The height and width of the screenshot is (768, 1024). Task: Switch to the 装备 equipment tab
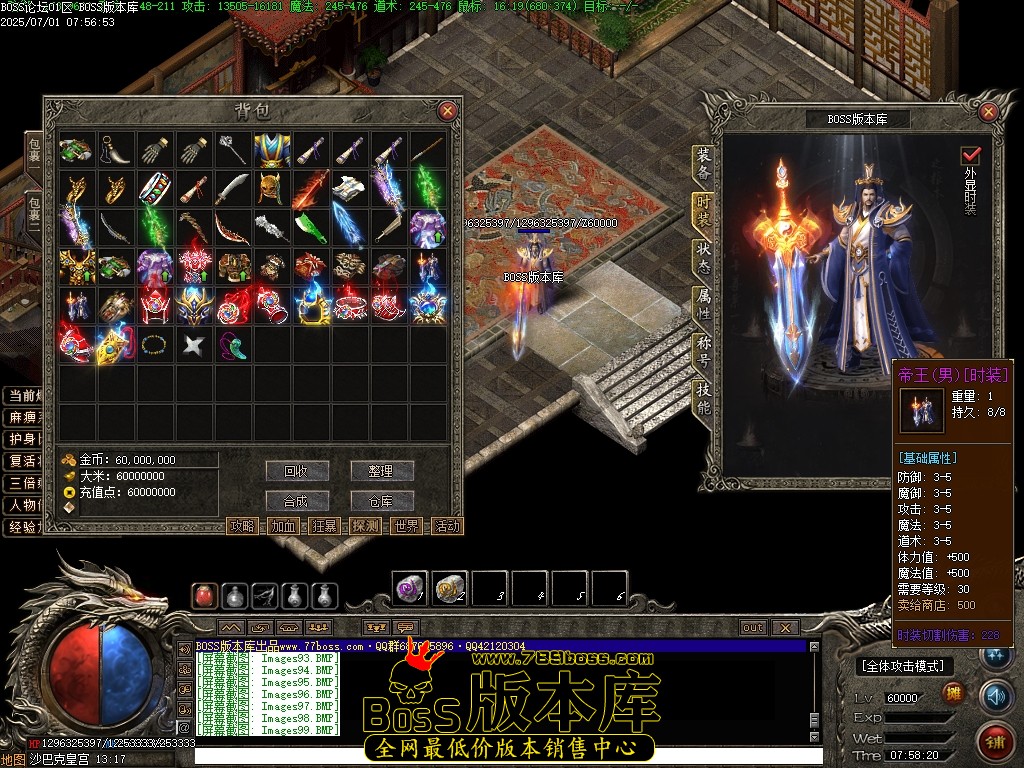click(704, 165)
